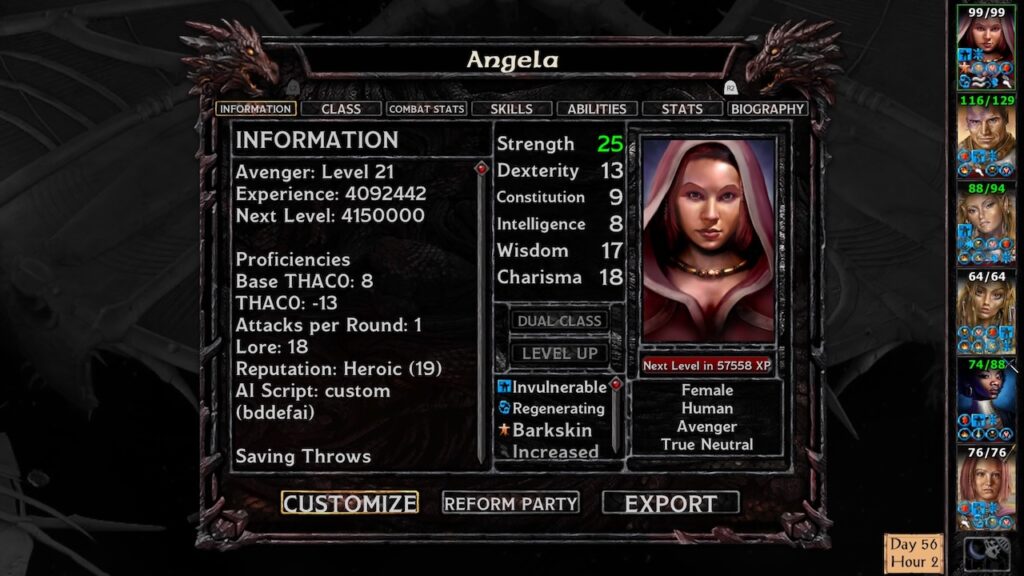Show the Skills tab
Viewport: 1024px width, 576px height.
click(x=511, y=109)
